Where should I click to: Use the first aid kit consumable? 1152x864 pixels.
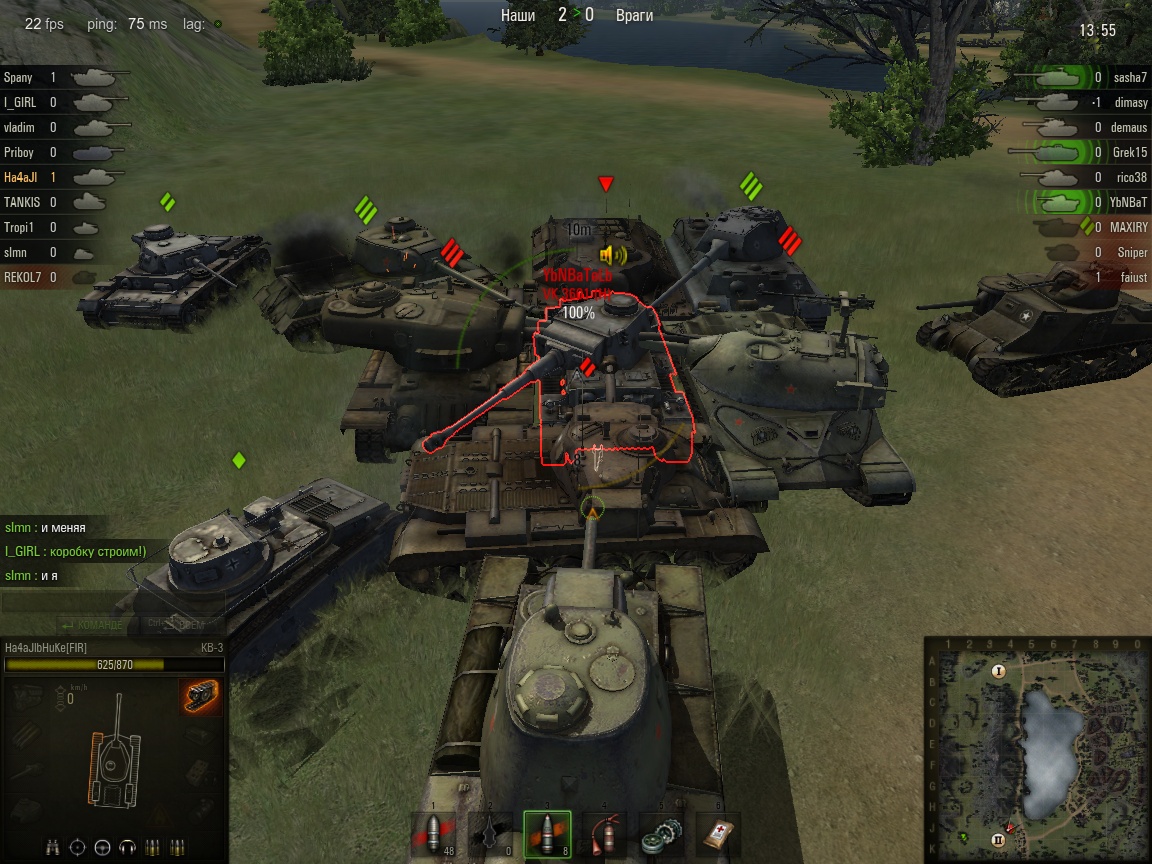point(716,834)
